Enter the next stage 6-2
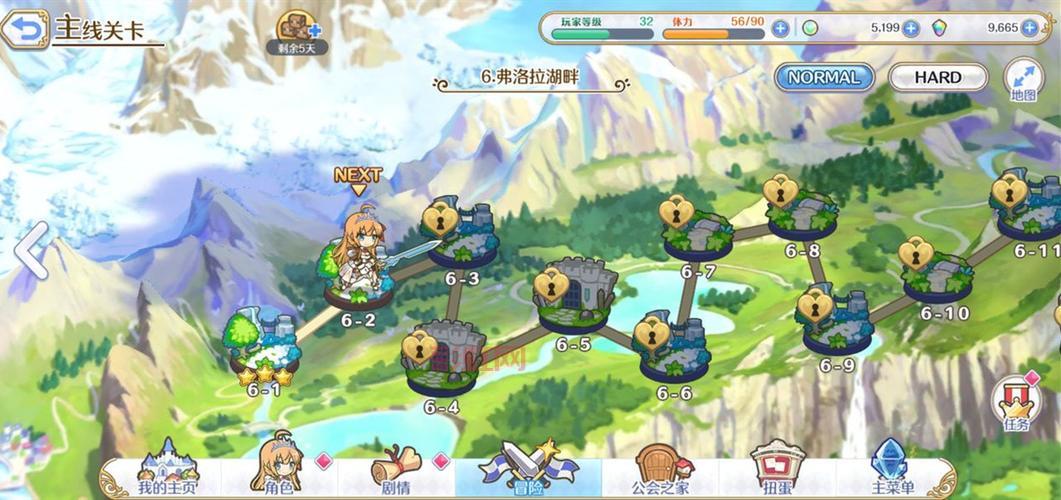 pyautogui.click(x=358, y=275)
